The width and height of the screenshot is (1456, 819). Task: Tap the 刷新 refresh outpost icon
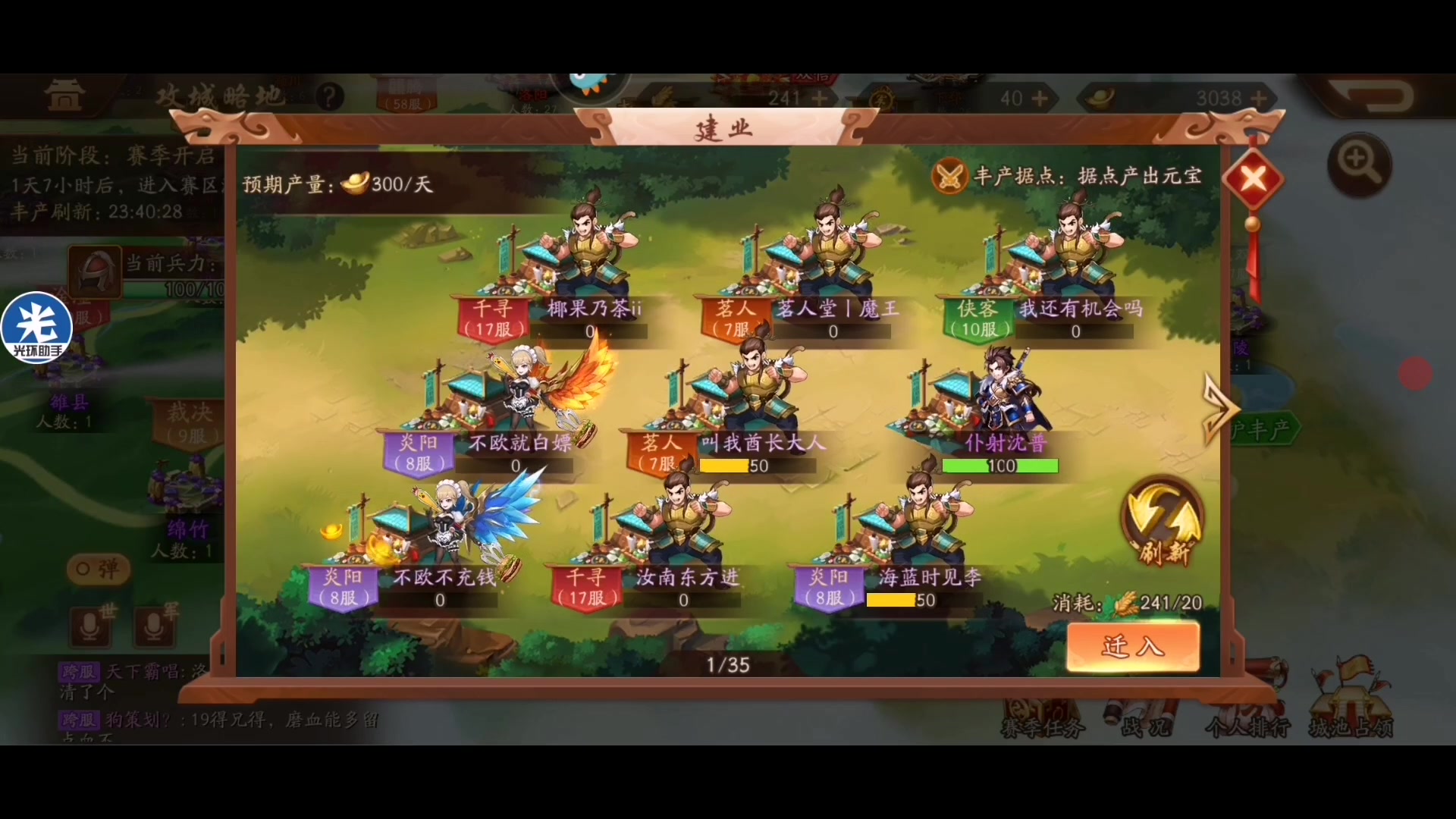point(1162,519)
